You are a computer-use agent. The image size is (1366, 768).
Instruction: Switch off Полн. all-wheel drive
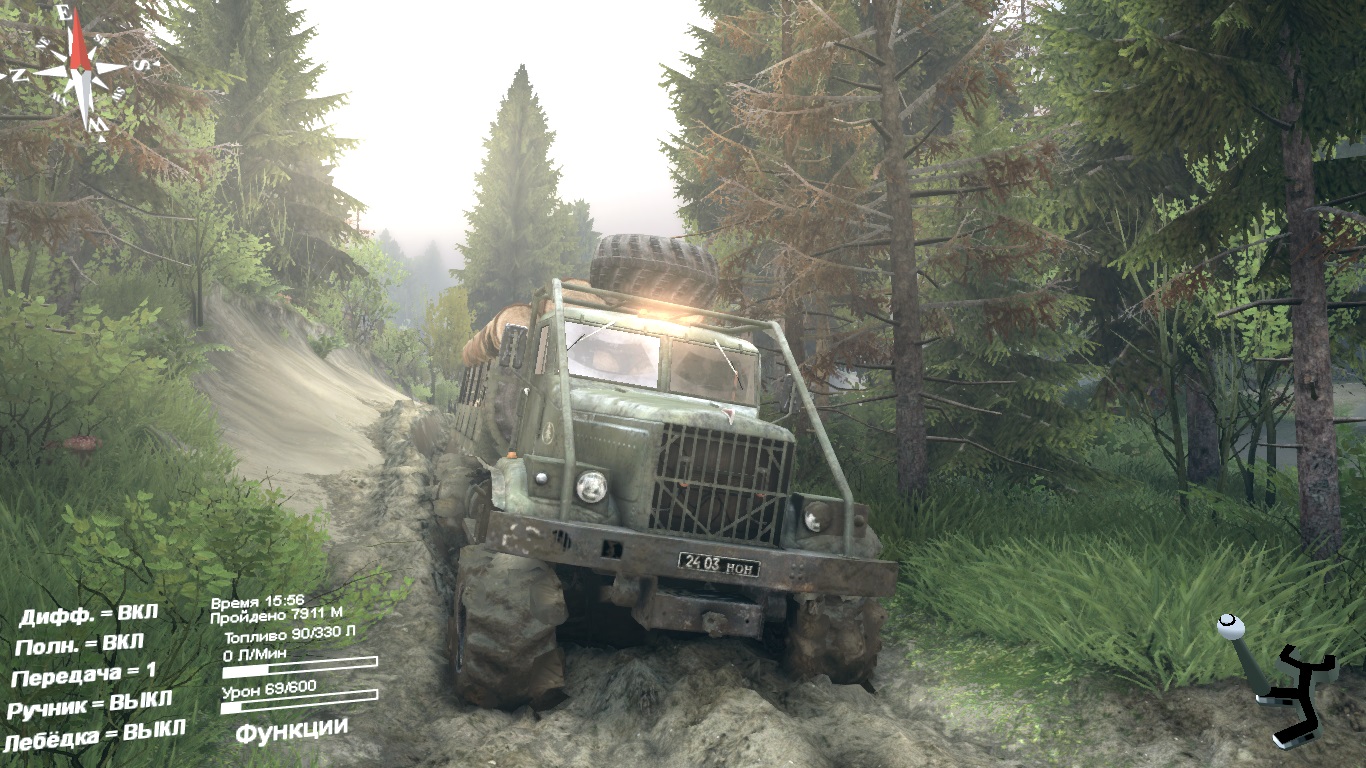coord(80,644)
